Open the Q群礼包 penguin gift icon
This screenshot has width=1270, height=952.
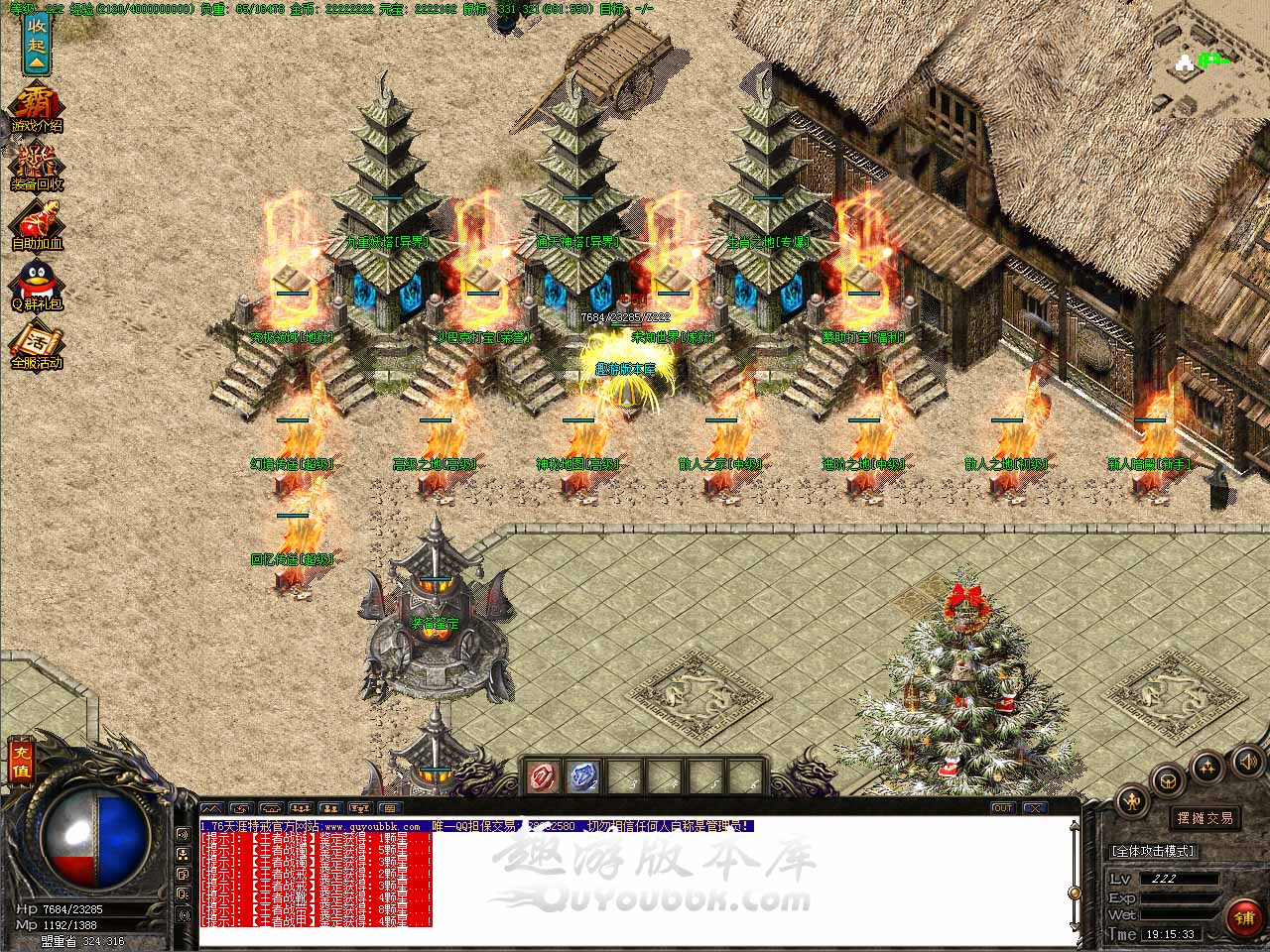point(37,285)
